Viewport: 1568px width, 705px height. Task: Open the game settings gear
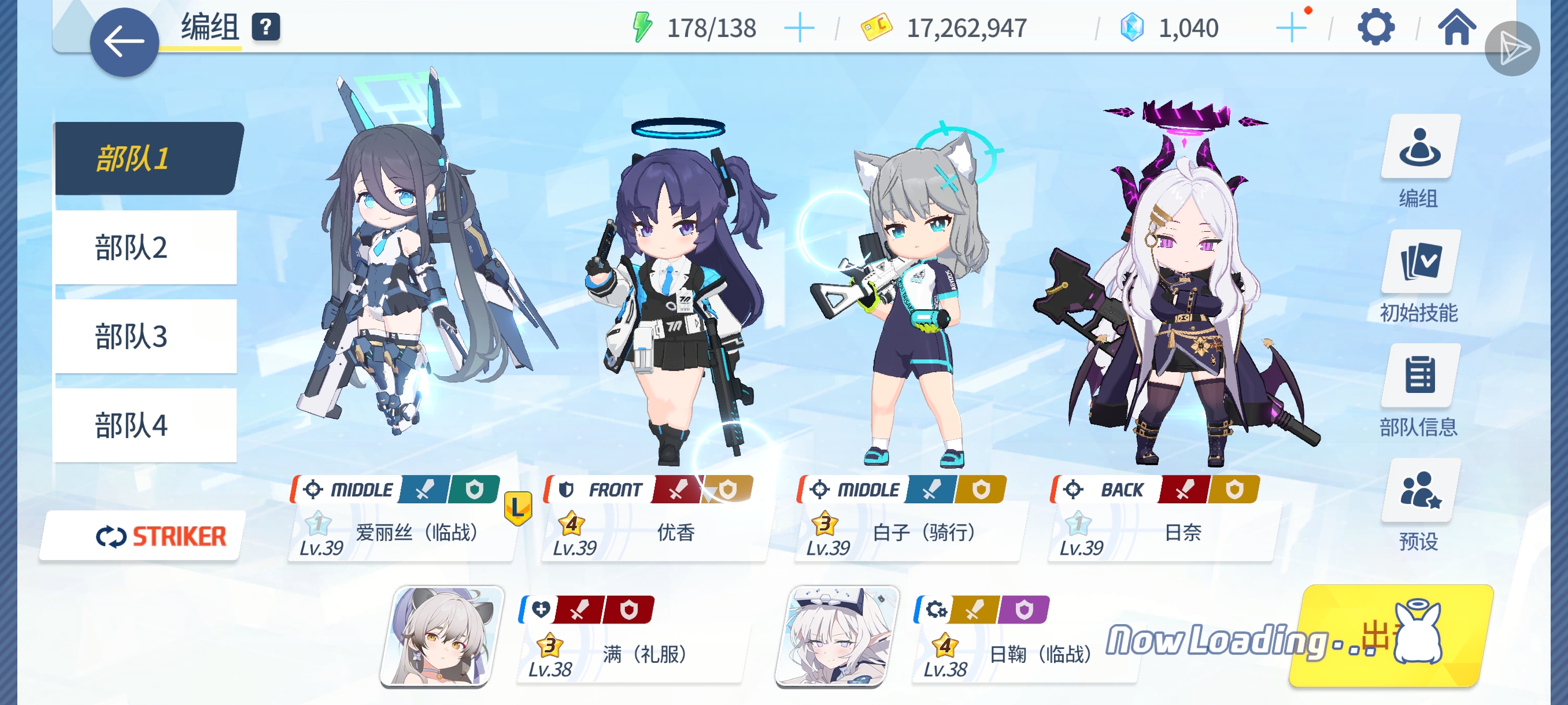[x=1377, y=27]
